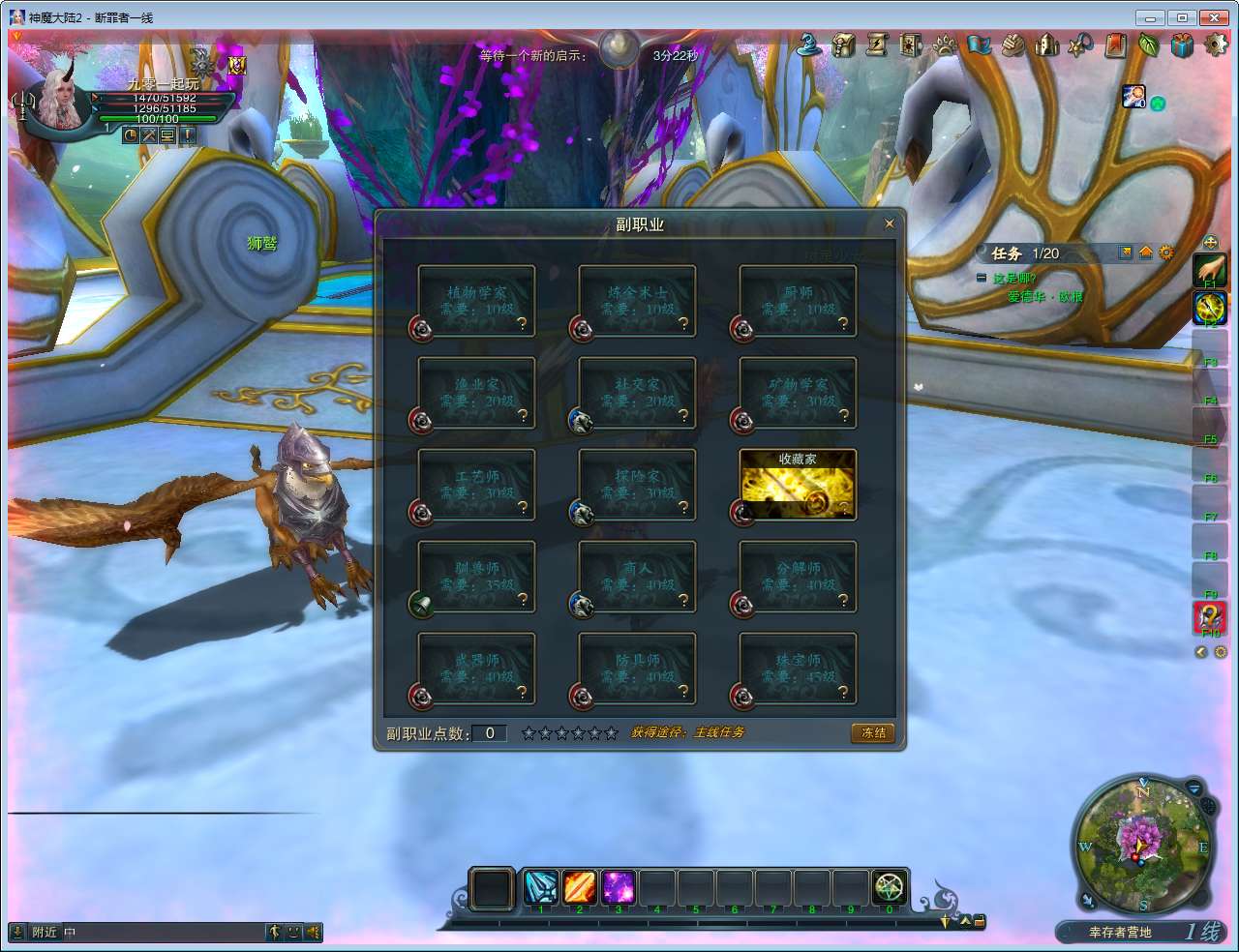Click the circular minimap
The image size is (1239, 952).
(x=1142, y=844)
